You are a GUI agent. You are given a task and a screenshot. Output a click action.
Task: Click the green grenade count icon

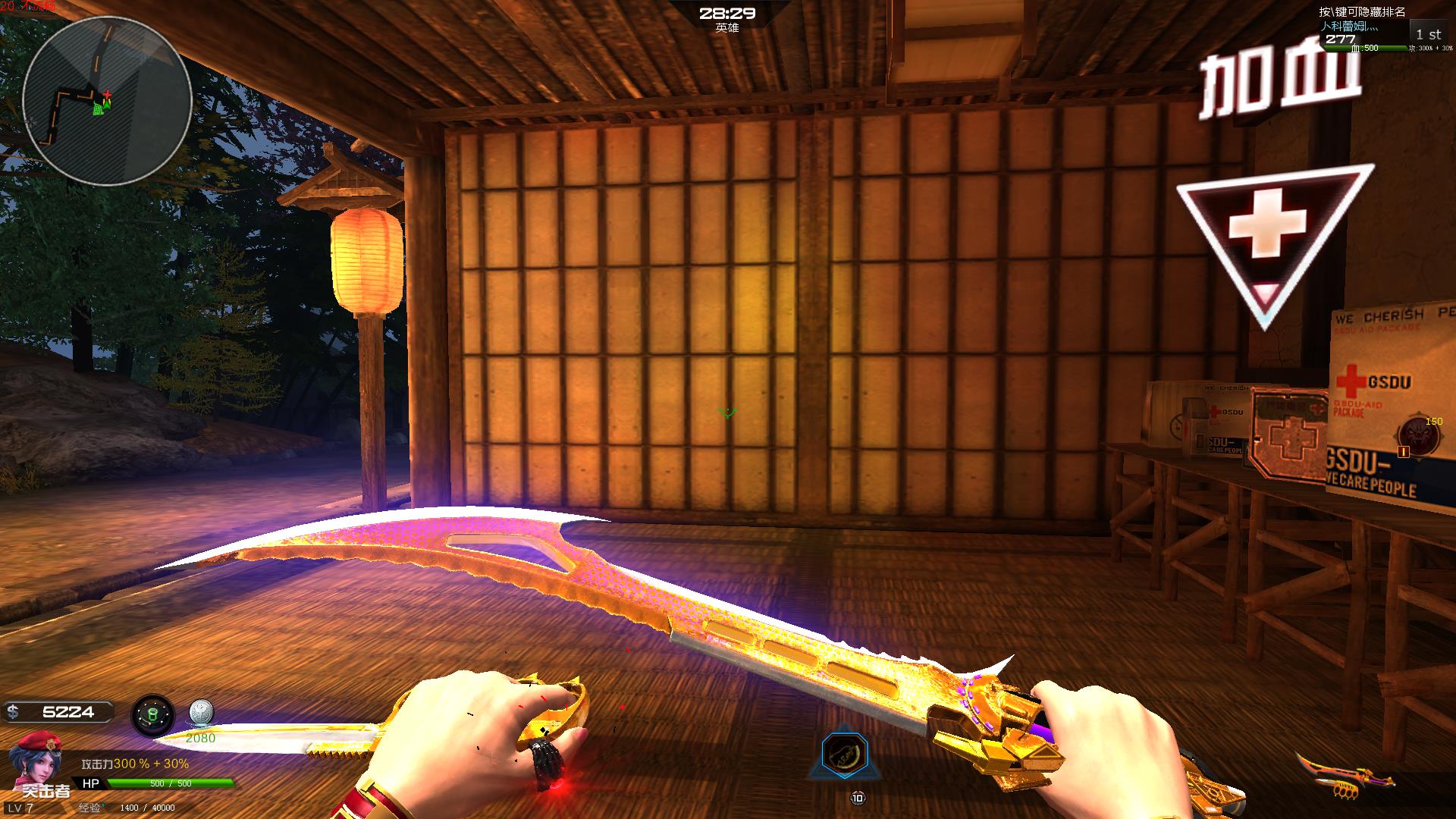[x=152, y=715]
